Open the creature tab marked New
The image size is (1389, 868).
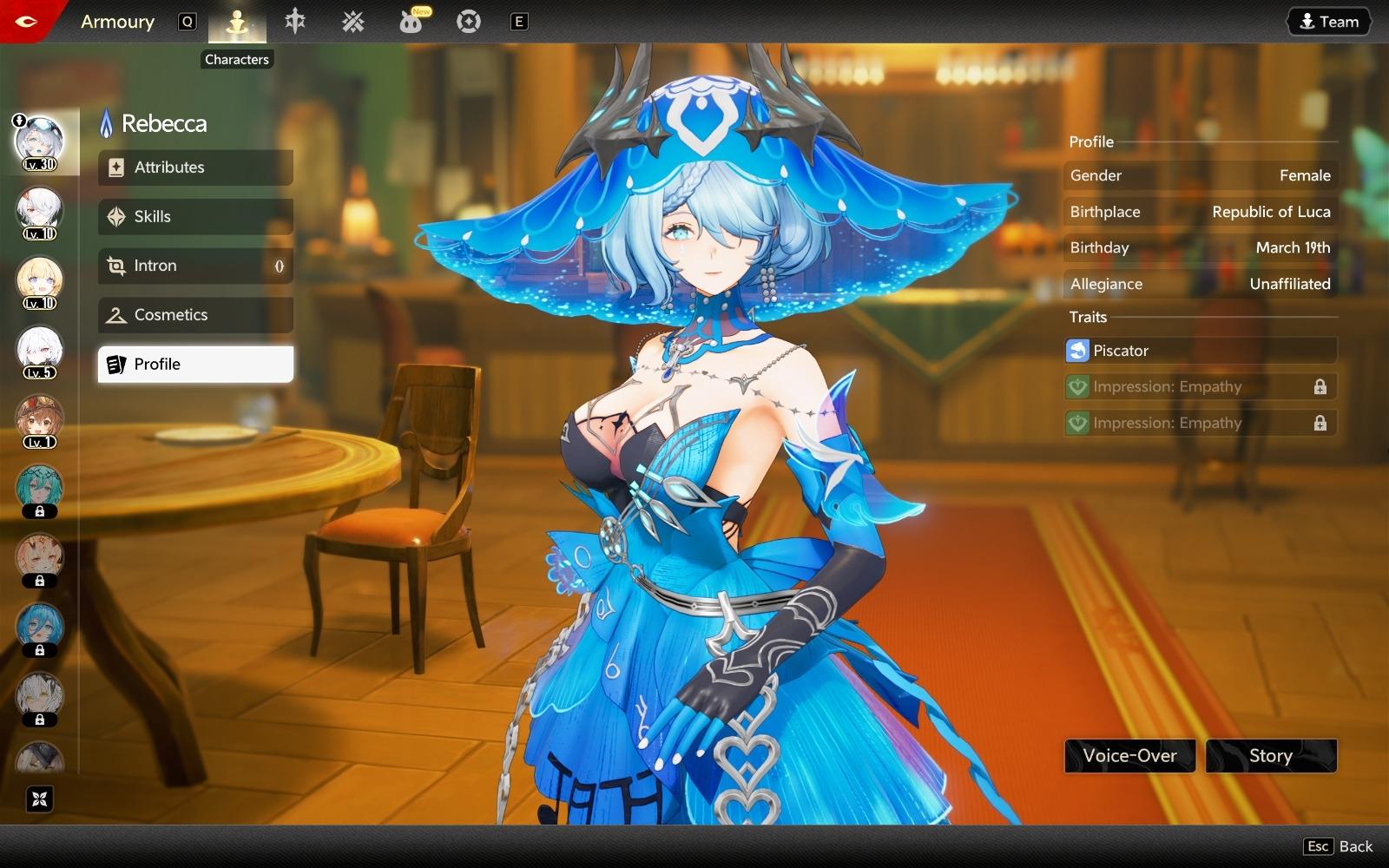coord(411,22)
